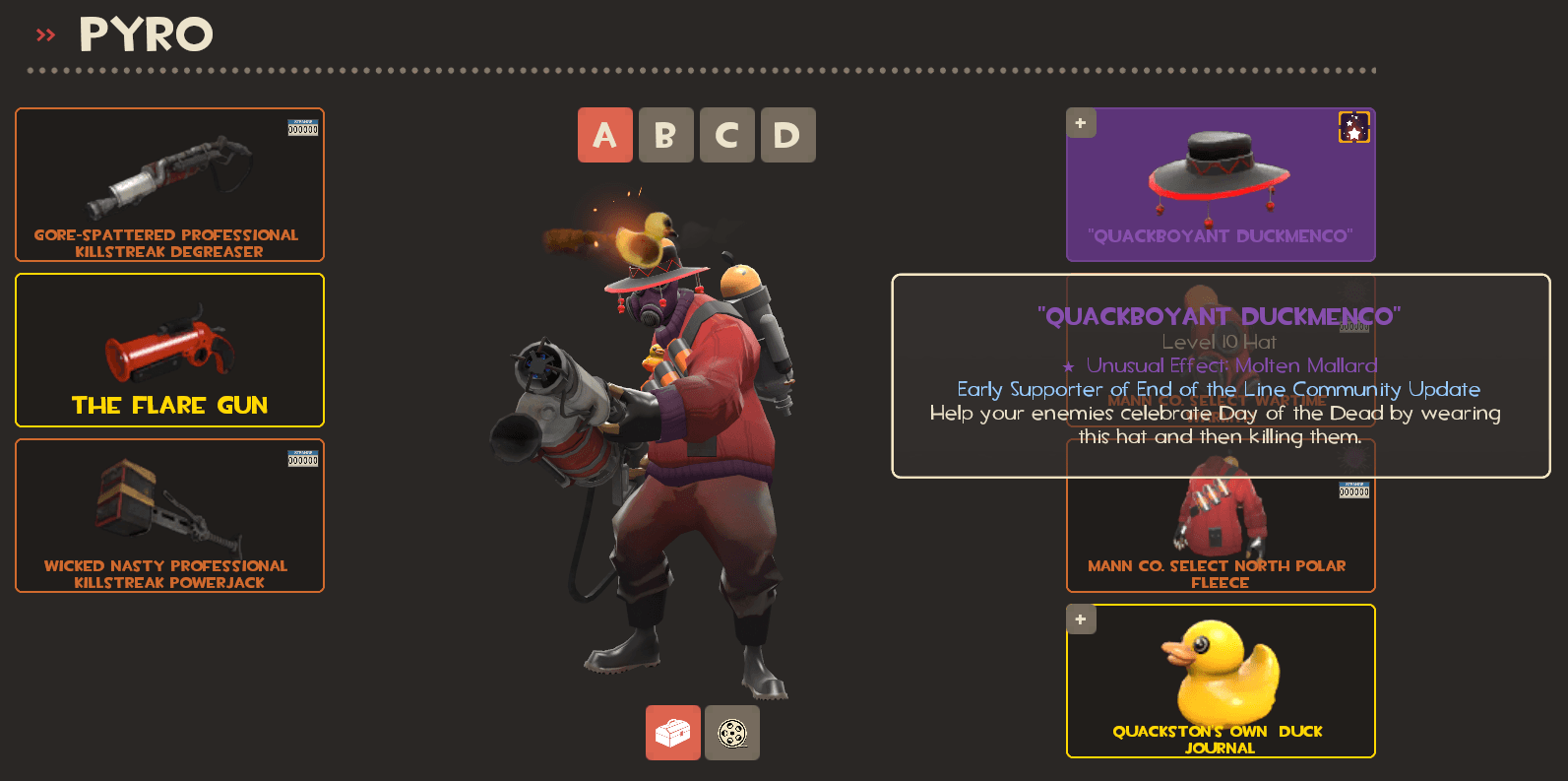Click the Quackston's Own Duck Journal thumbnail

click(1221, 675)
